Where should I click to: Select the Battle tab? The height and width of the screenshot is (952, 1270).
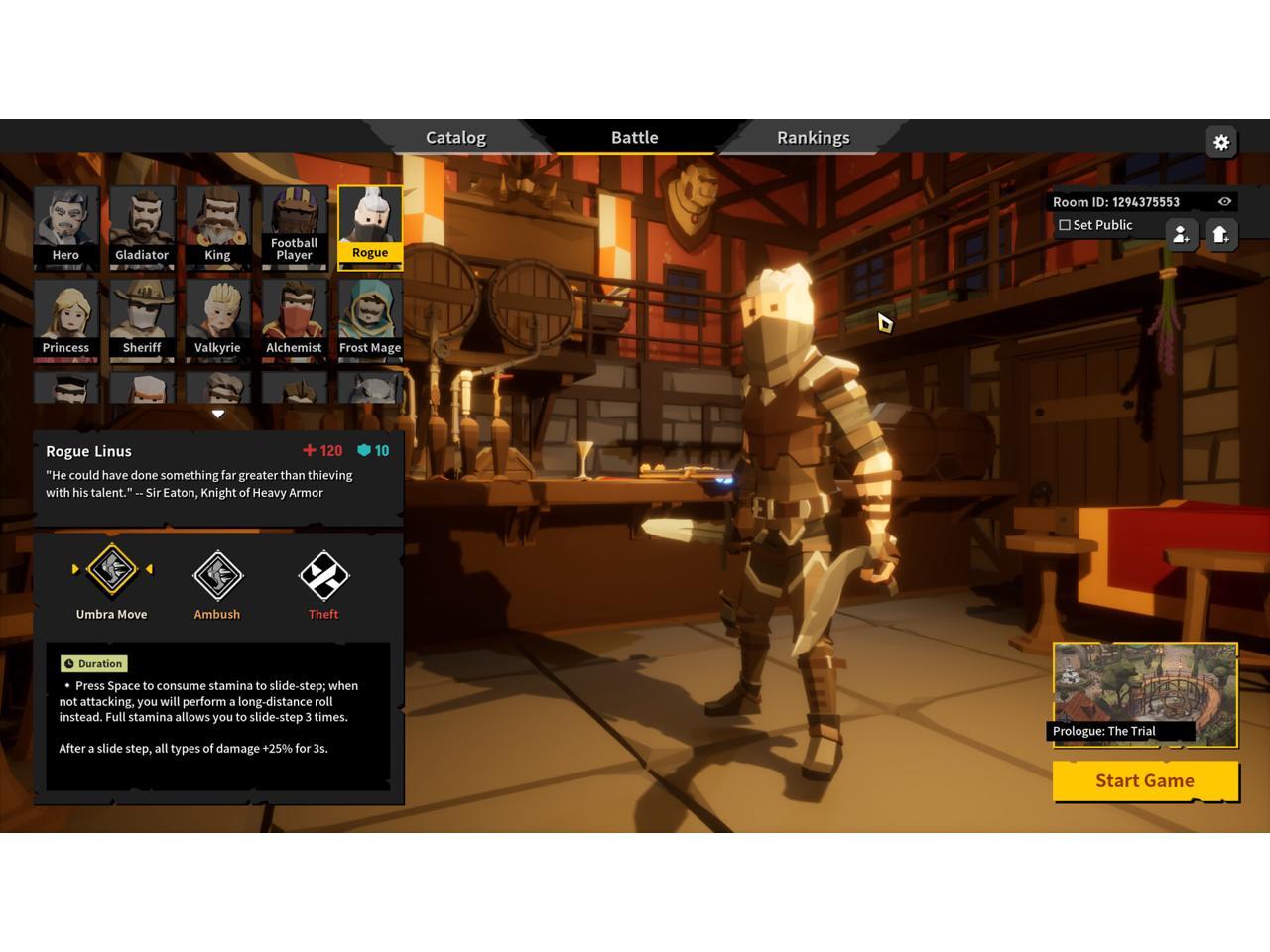(x=634, y=138)
